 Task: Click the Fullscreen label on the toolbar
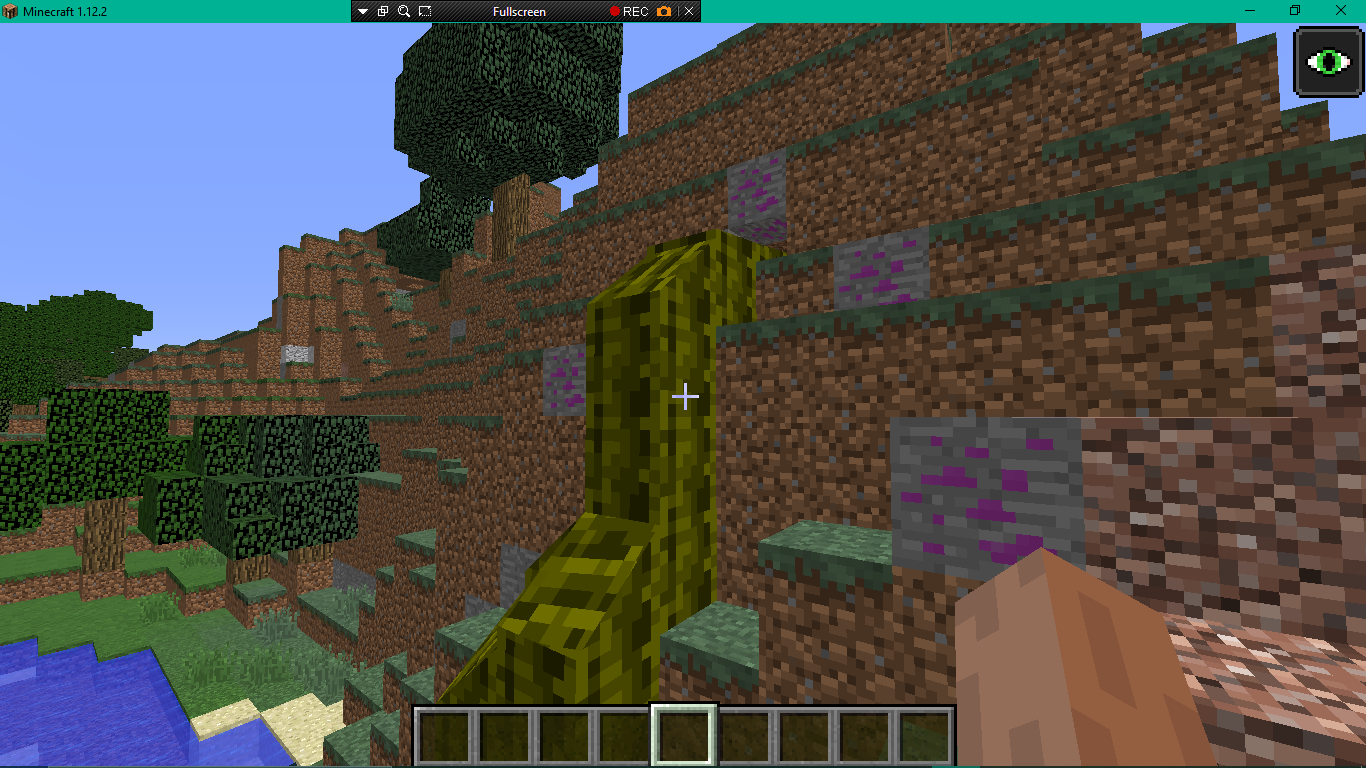520,11
